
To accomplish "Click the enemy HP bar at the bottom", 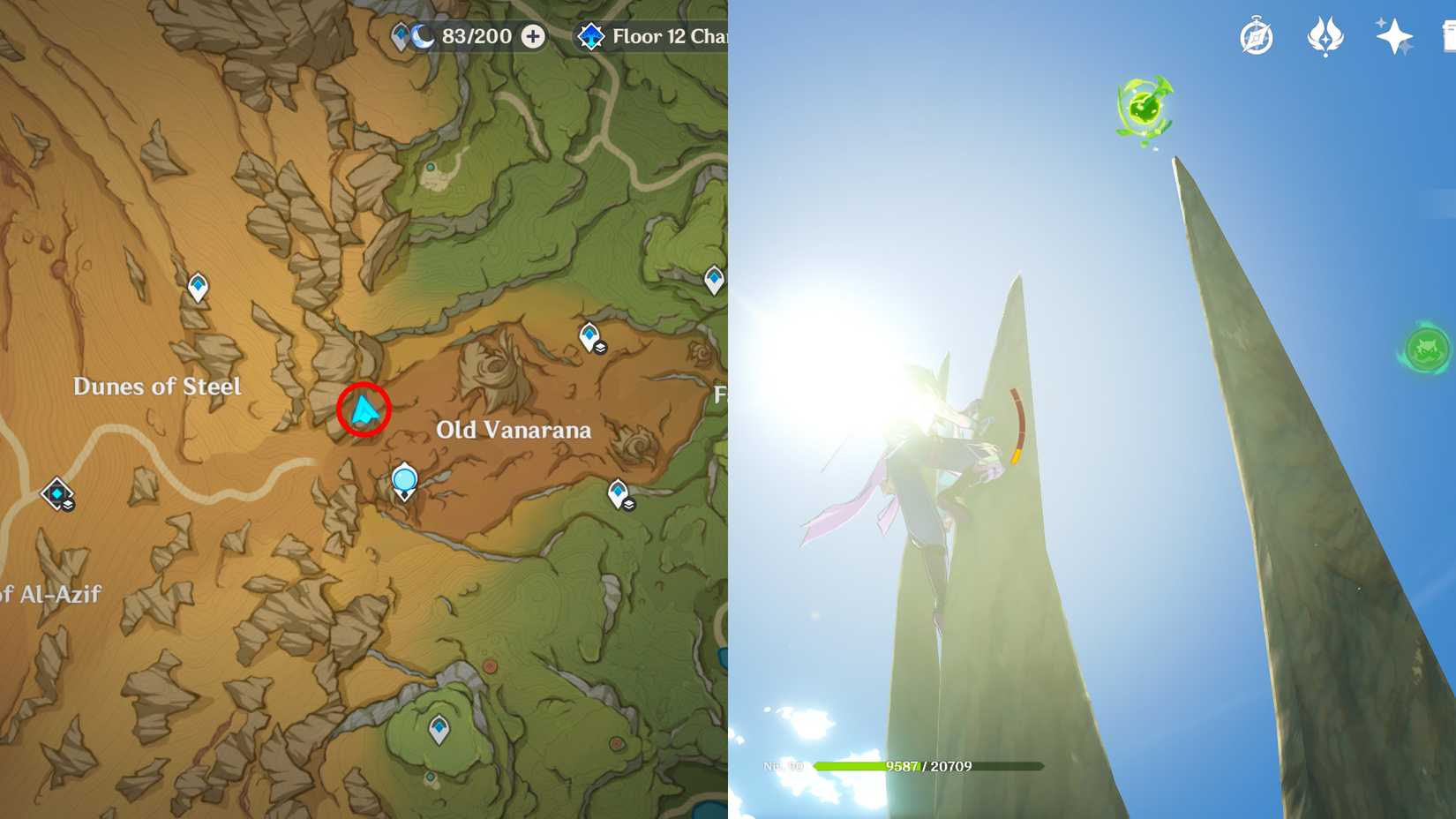I will tap(927, 766).
